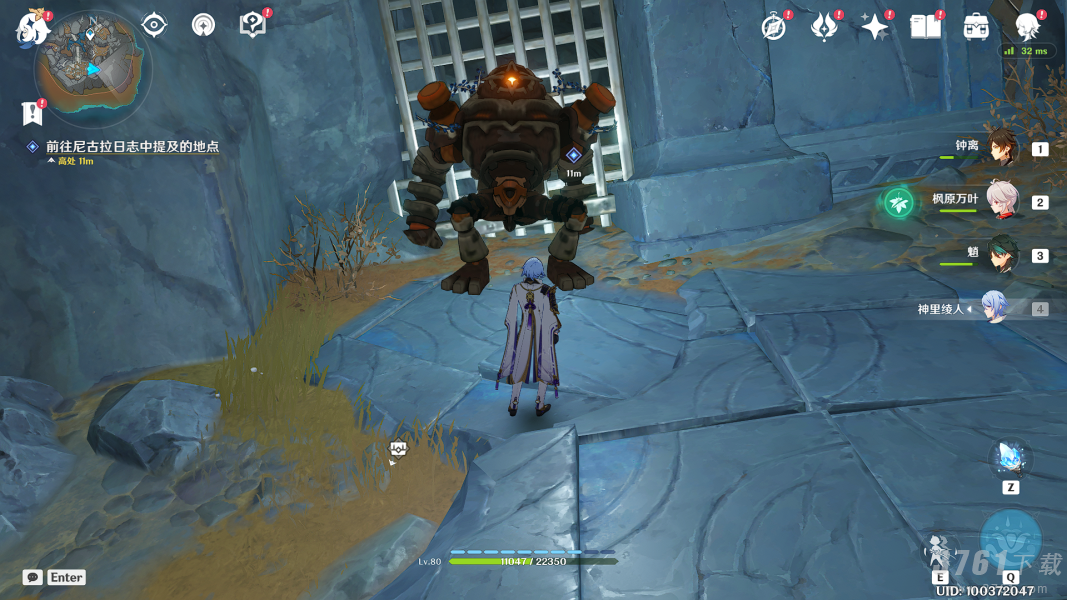Open the battle pass wings icon
1067x600 pixels.
tap(824, 27)
